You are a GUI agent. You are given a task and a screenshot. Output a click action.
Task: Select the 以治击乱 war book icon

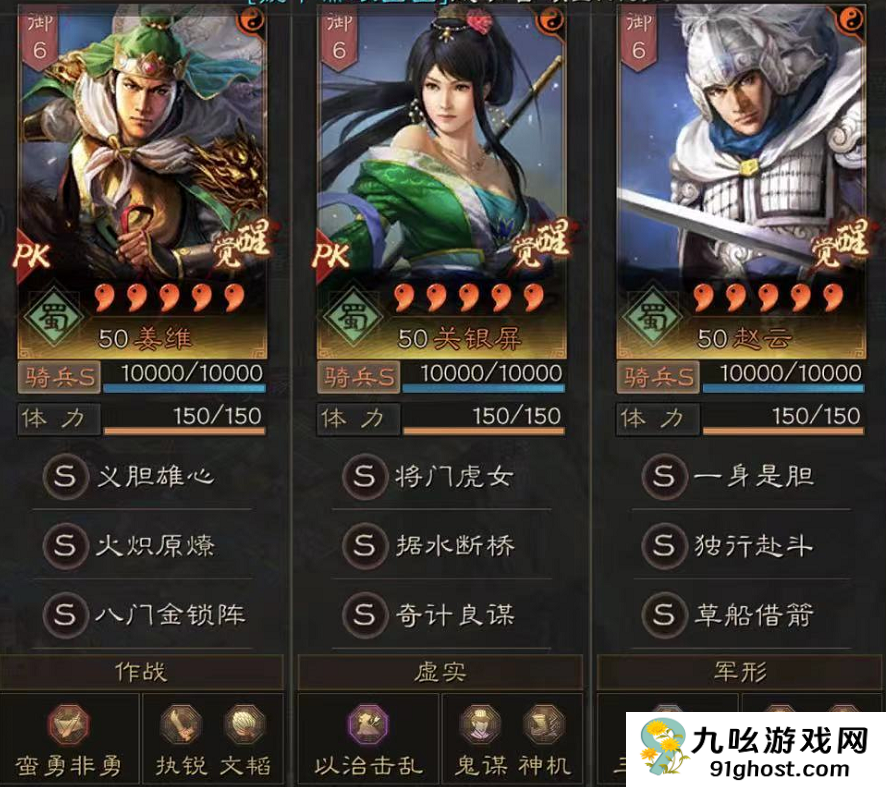(369, 726)
